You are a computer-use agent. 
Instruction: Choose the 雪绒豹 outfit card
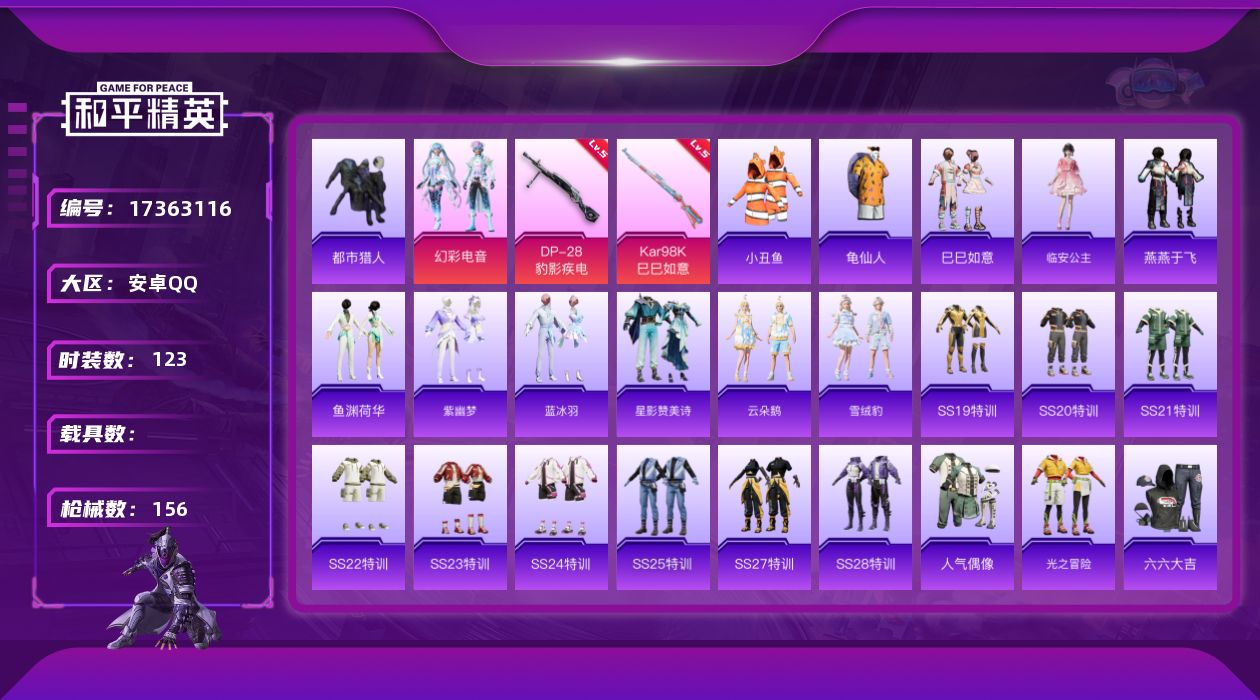pos(865,363)
